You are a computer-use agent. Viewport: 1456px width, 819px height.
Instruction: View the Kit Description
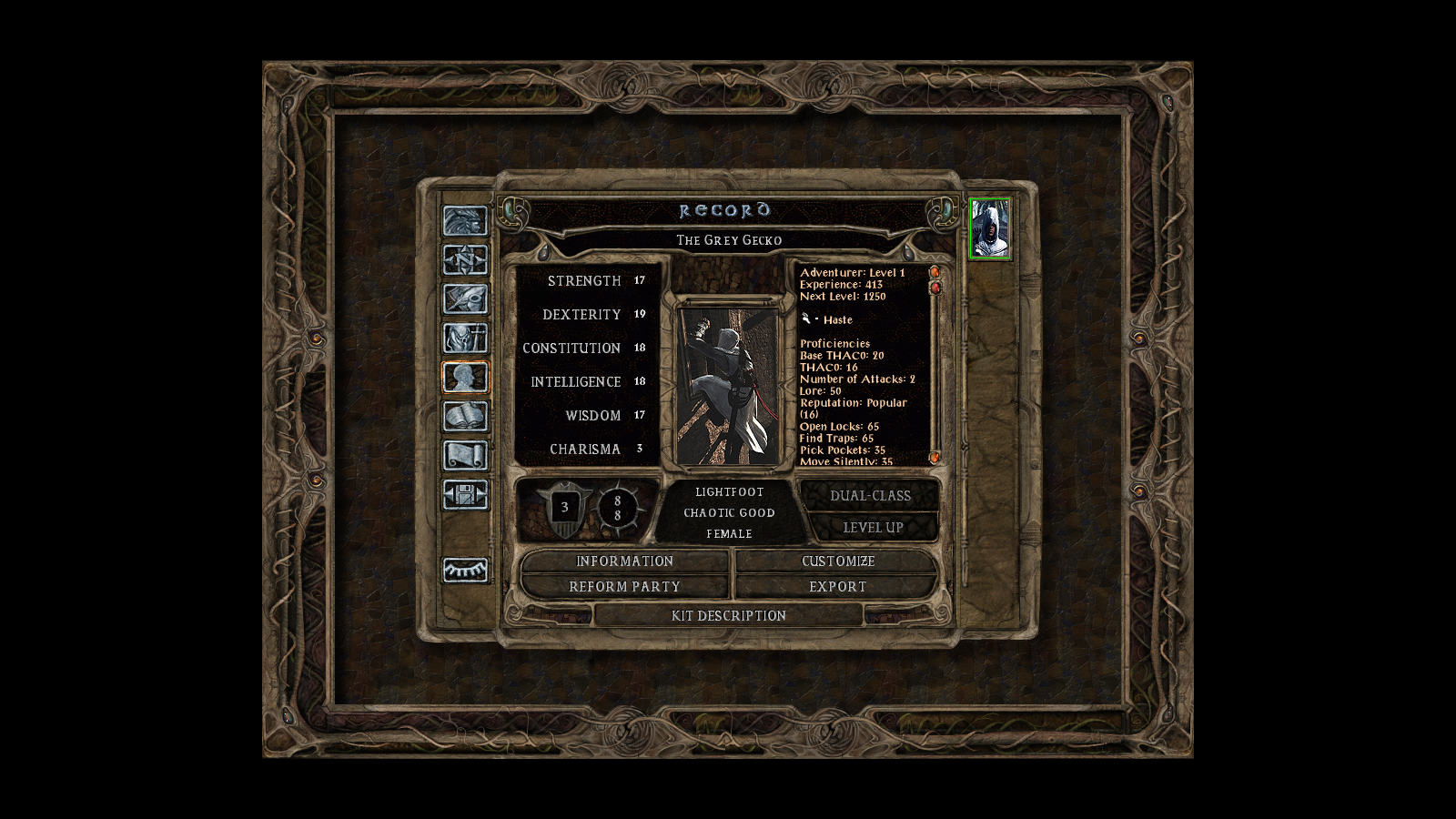pyautogui.click(x=728, y=616)
